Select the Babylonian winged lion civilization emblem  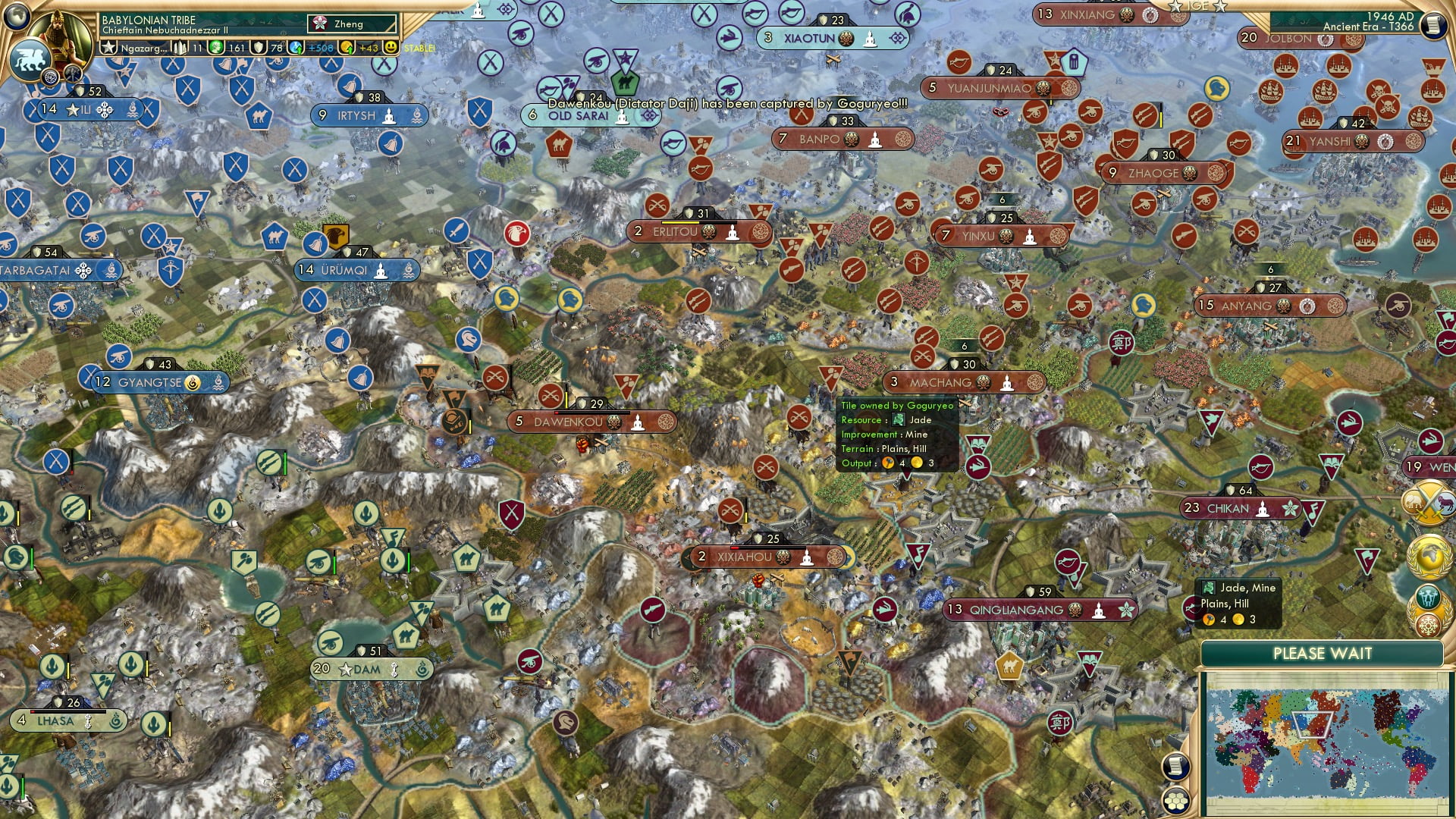click(29, 59)
